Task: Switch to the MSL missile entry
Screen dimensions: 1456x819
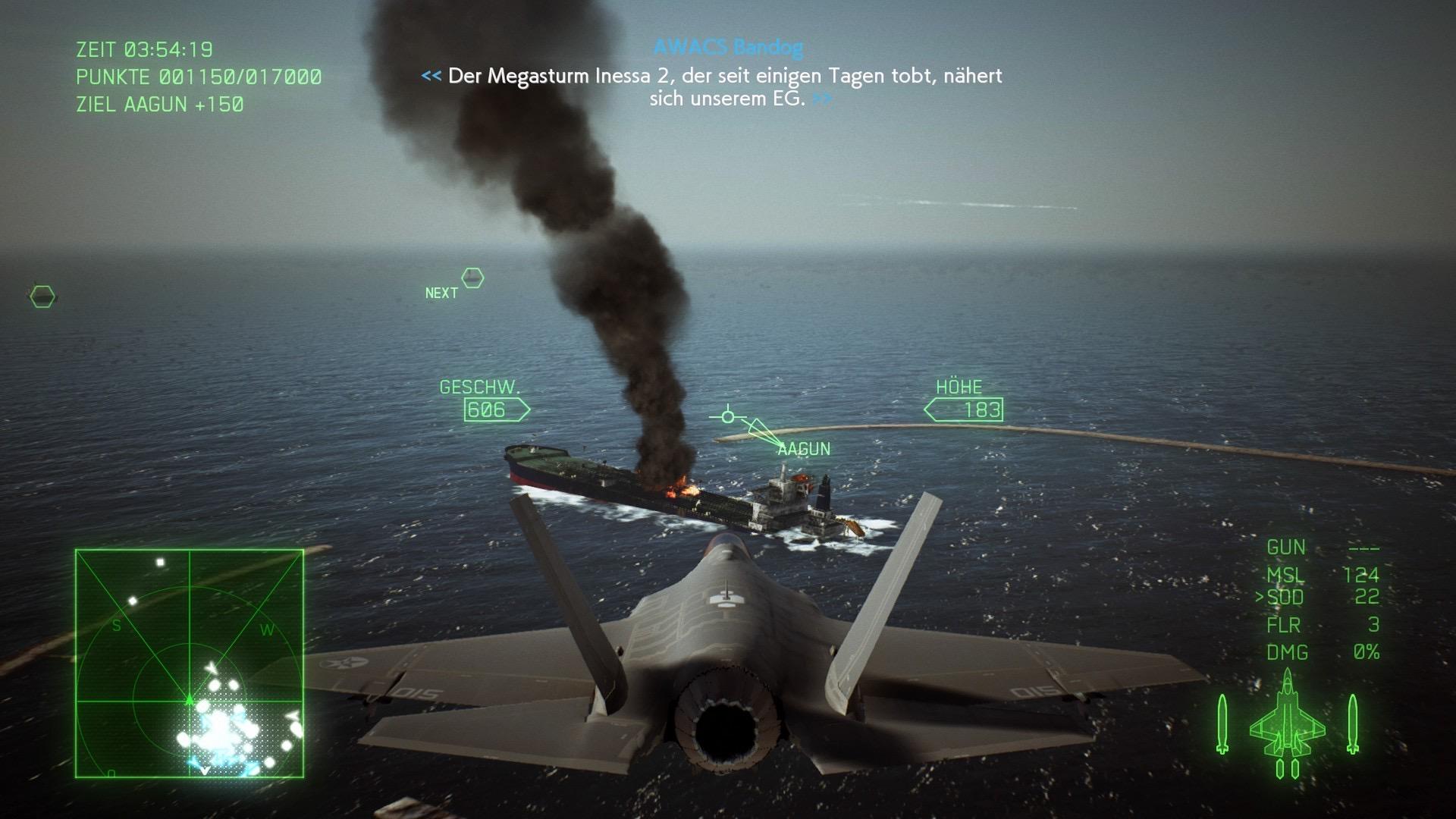Action: 1322,574
